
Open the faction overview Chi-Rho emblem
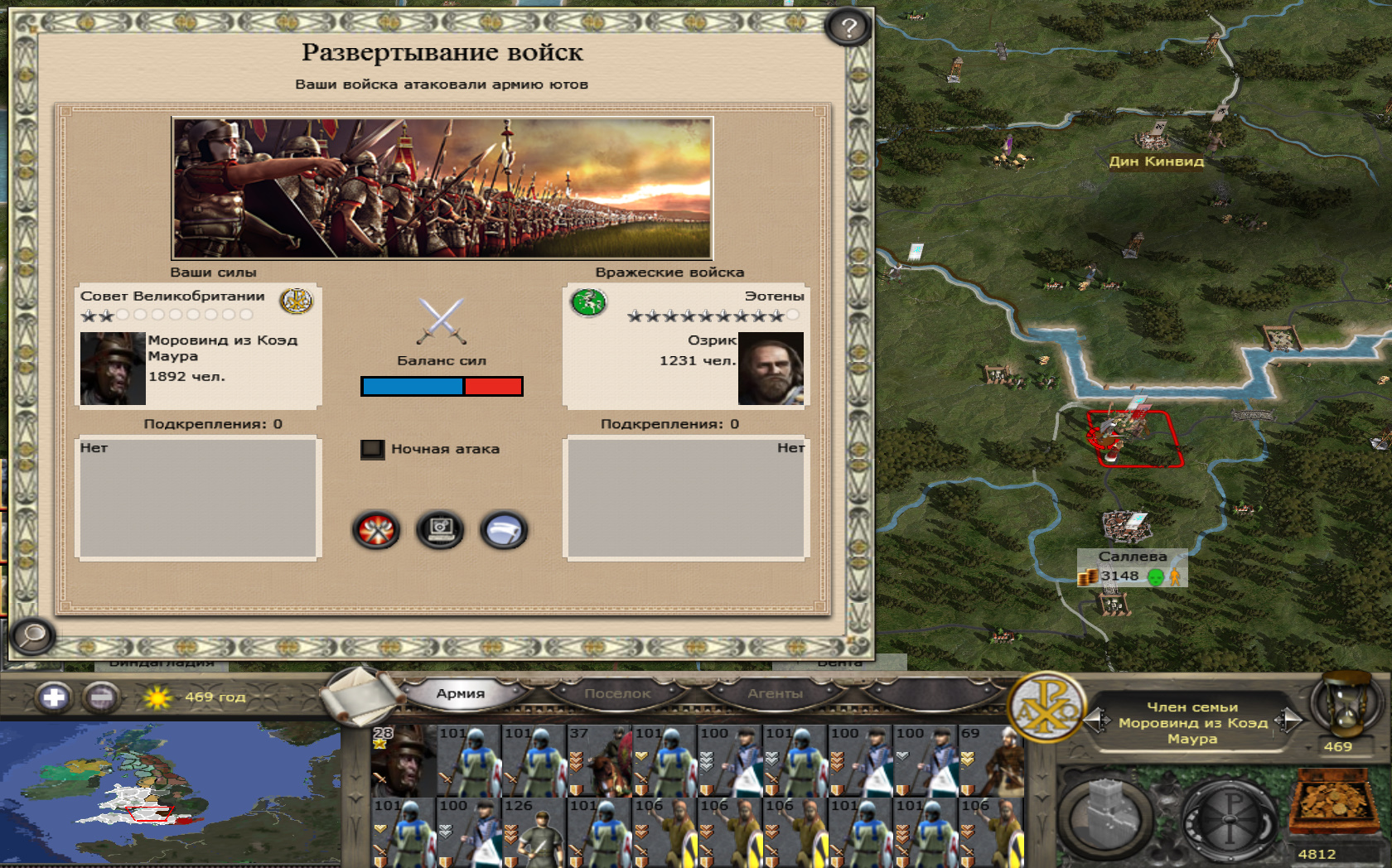coord(1046,706)
